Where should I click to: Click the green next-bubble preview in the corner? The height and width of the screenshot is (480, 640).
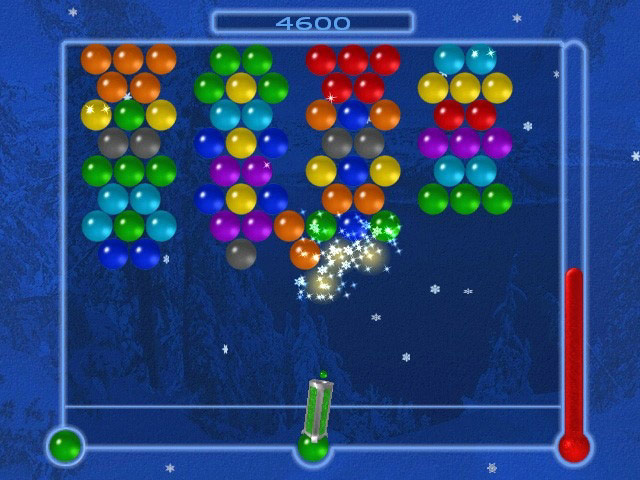click(x=65, y=445)
